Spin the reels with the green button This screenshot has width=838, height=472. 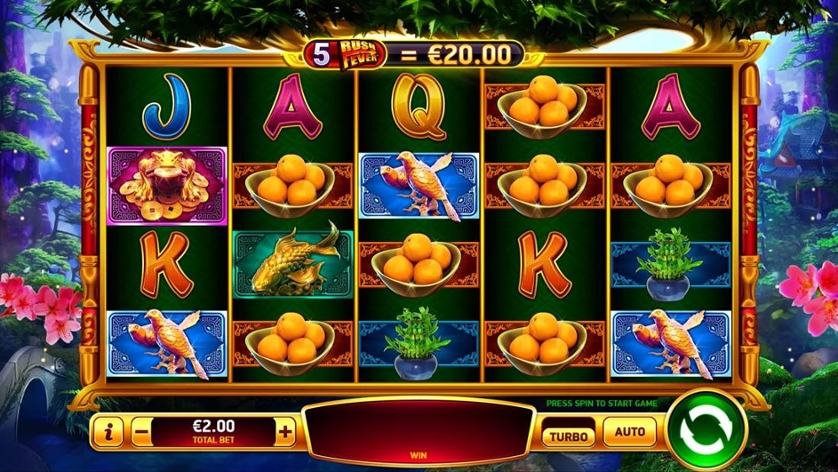[706, 432]
